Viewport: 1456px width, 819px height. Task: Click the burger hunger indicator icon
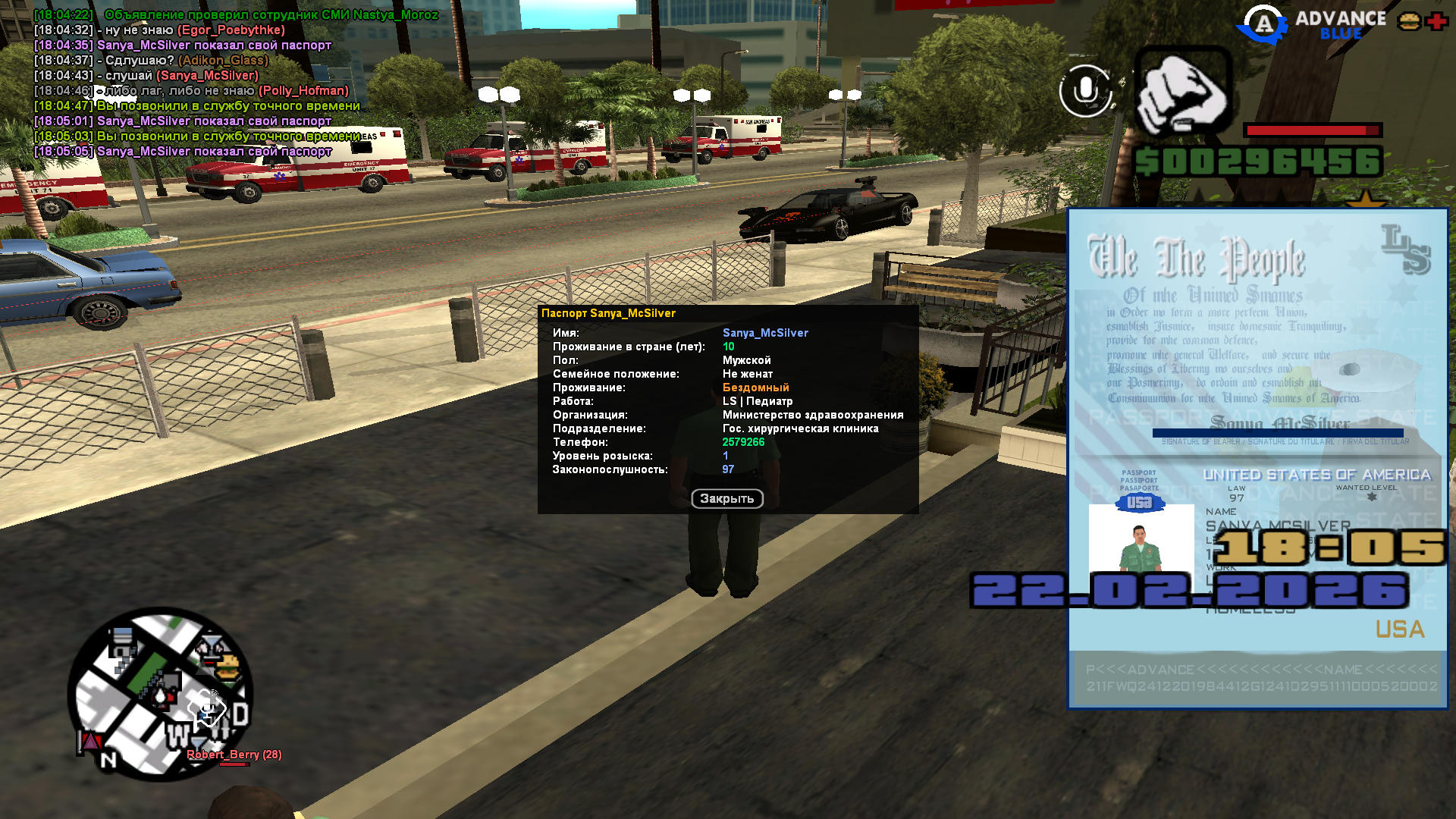1409,21
